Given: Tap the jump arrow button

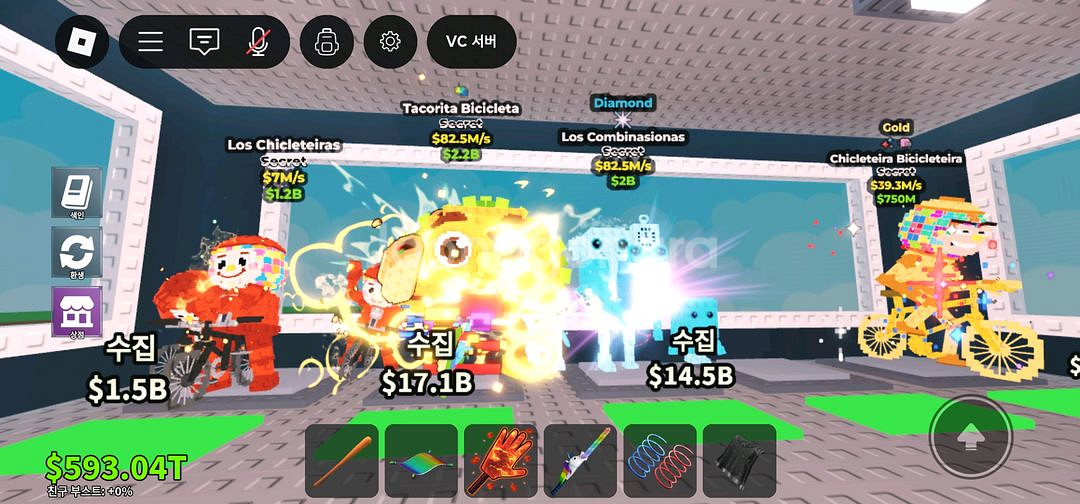Looking at the screenshot, I should [968, 435].
